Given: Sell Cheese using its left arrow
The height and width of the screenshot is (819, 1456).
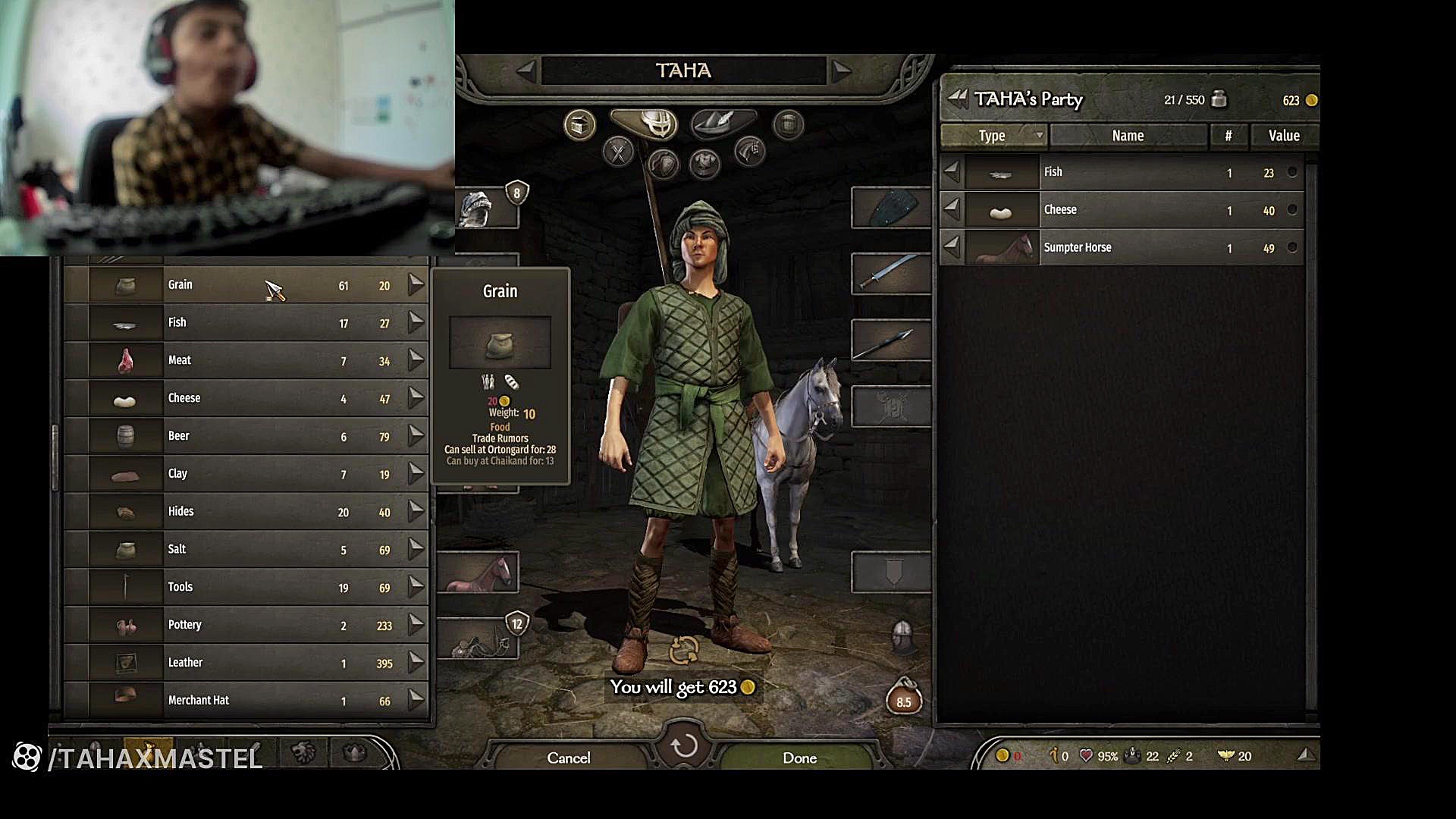Looking at the screenshot, I should click(951, 209).
